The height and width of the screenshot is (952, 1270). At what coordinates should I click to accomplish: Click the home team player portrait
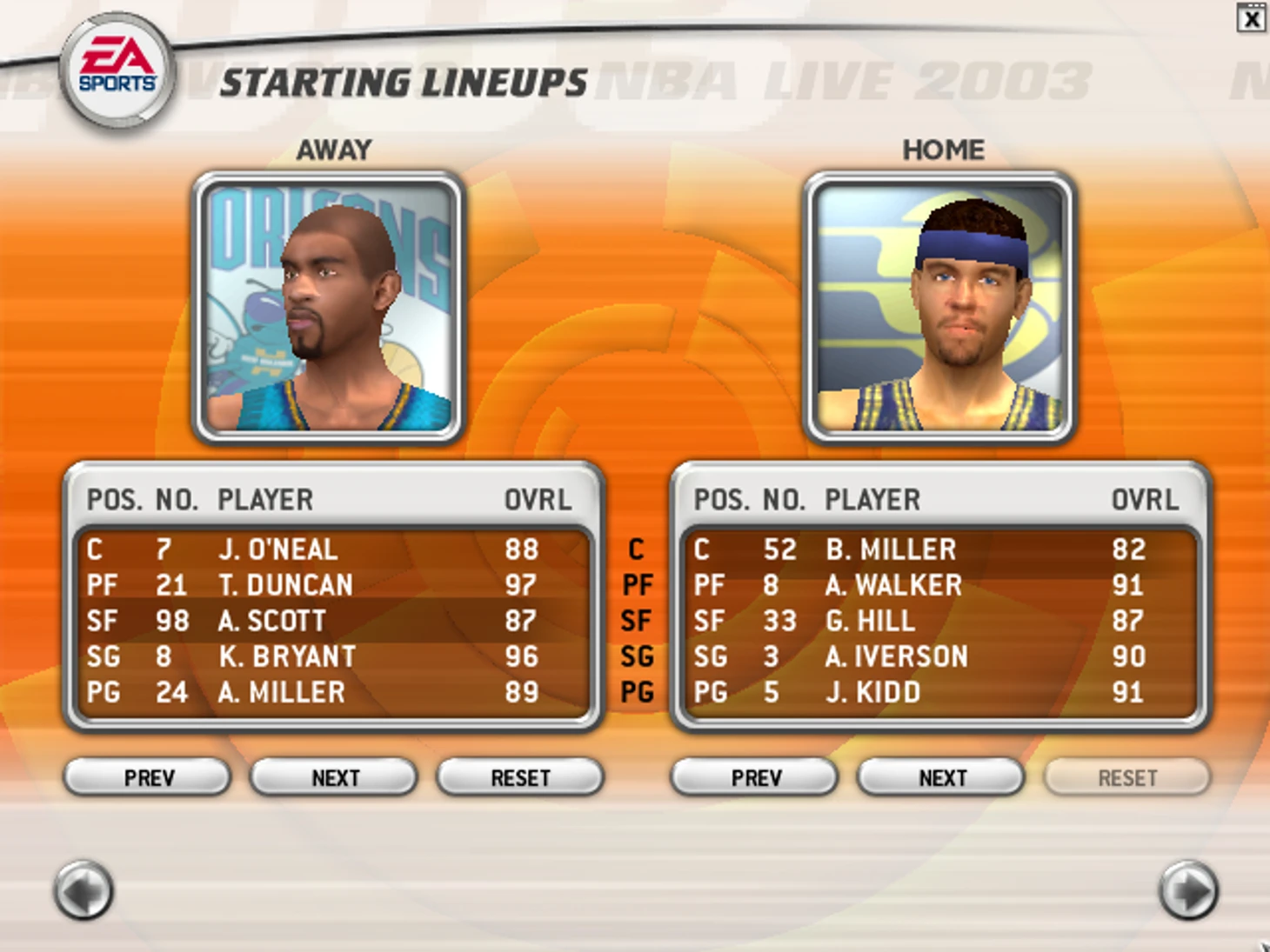point(940,307)
